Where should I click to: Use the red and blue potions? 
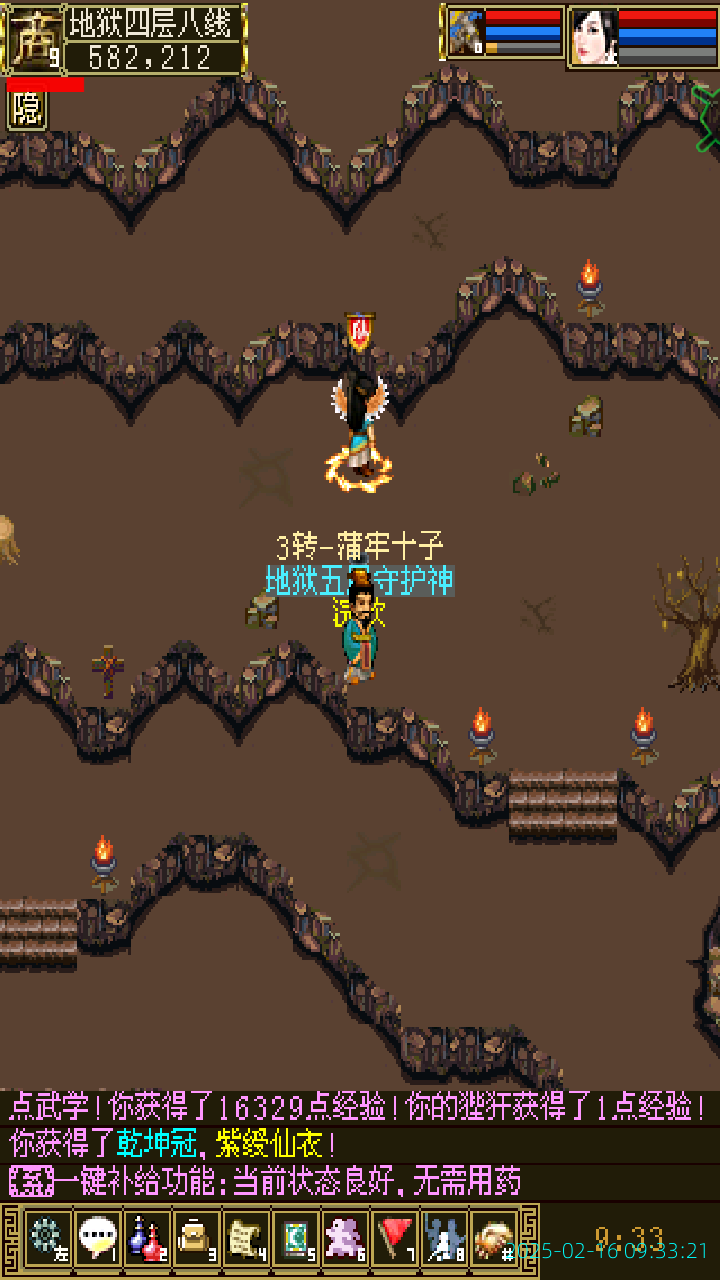tap(147, 1239)
